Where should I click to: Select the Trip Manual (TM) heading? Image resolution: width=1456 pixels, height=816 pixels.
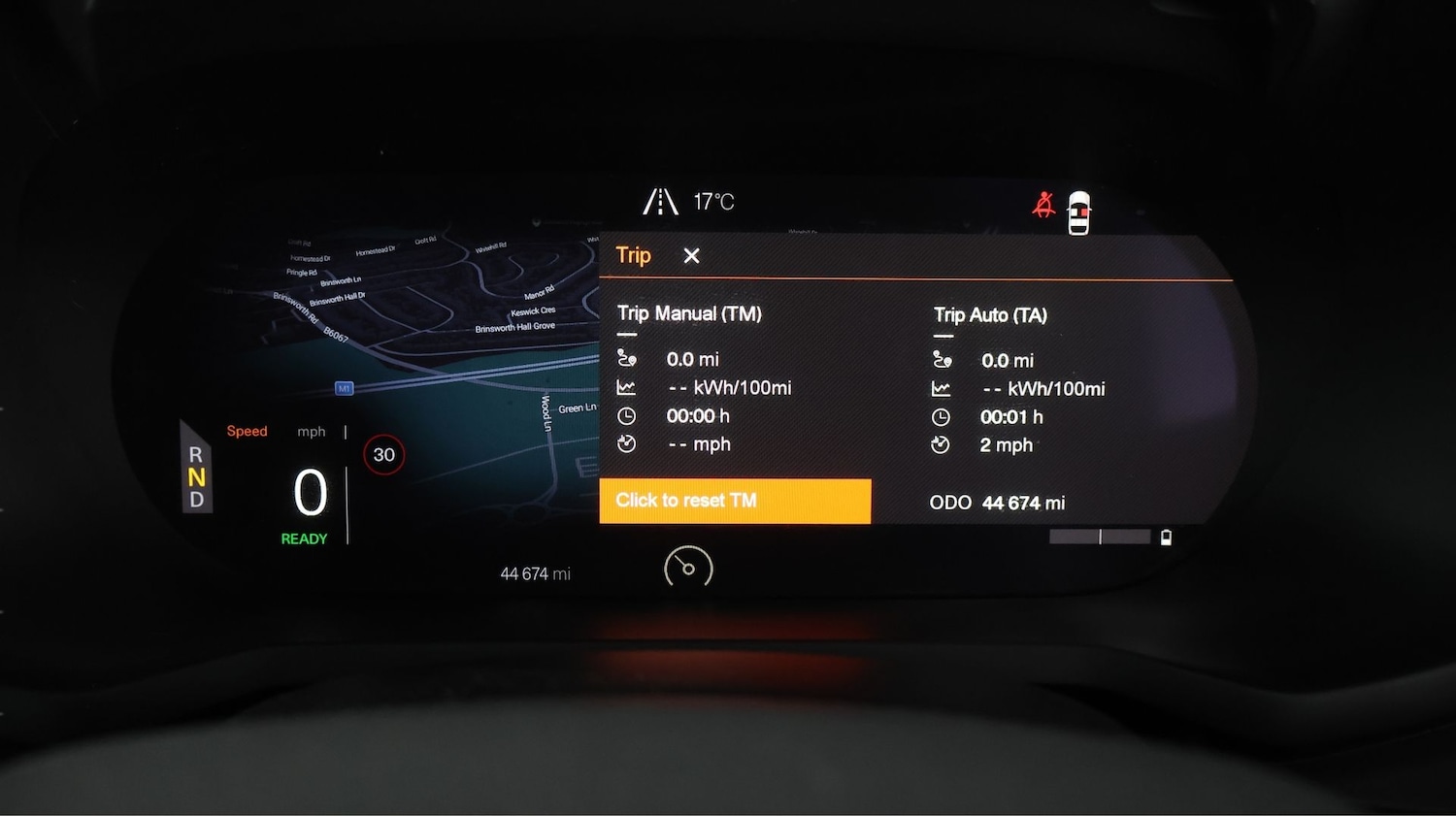click(x=689, y=313)
